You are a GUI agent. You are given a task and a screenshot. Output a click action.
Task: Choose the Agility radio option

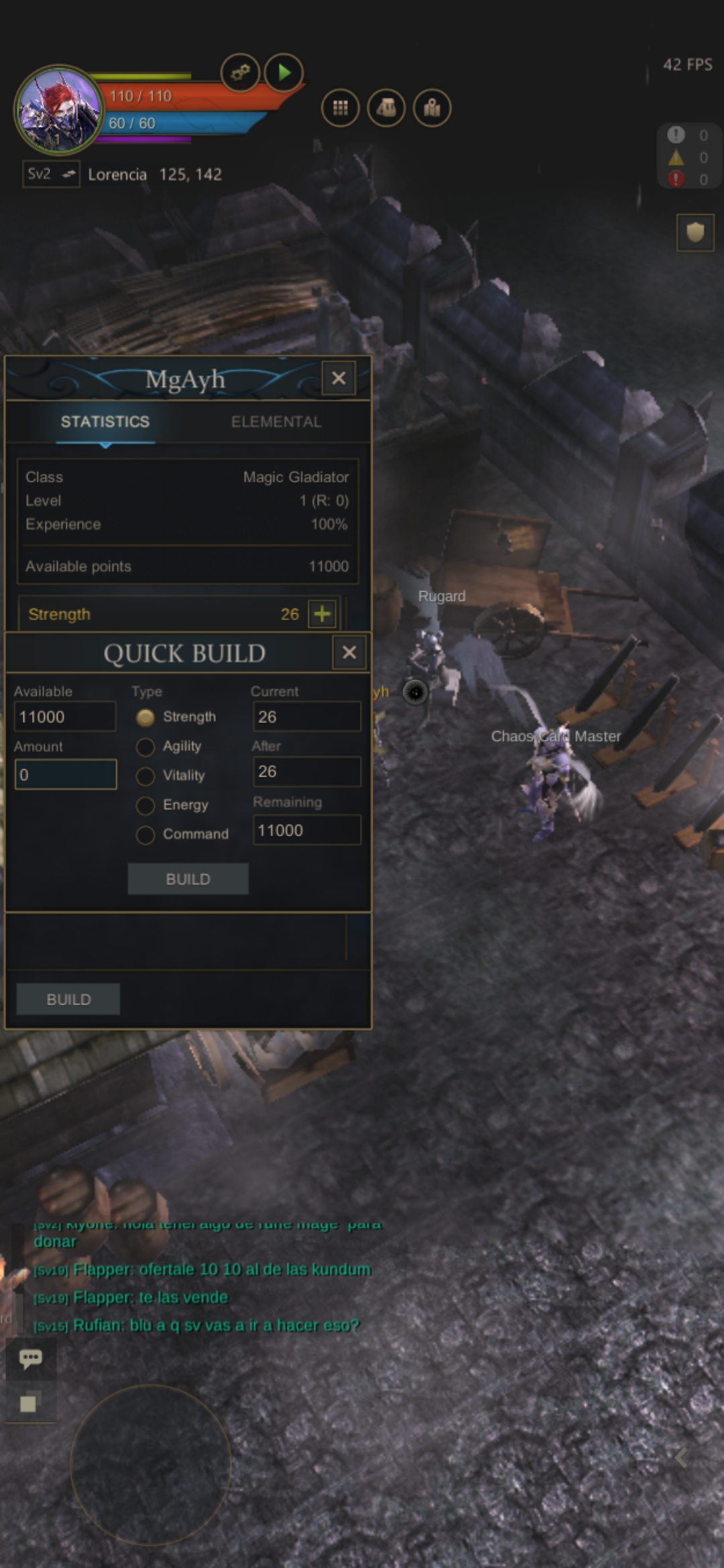[145, 746]
